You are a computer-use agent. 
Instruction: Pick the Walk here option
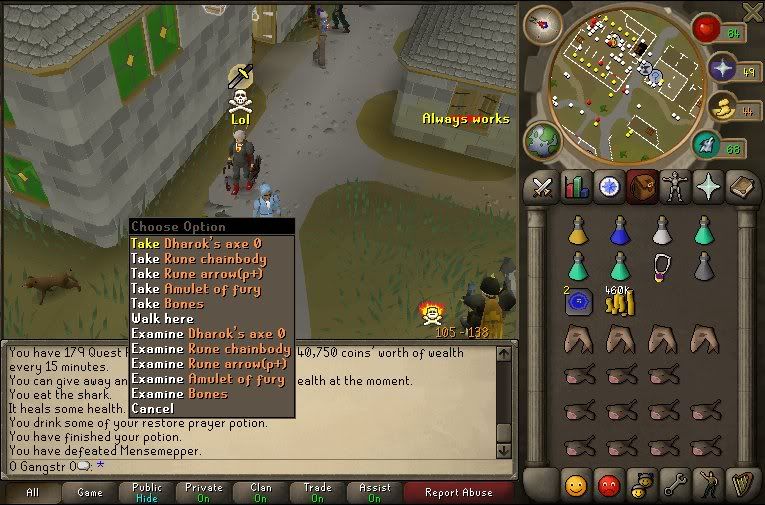(x=162, y=318)
